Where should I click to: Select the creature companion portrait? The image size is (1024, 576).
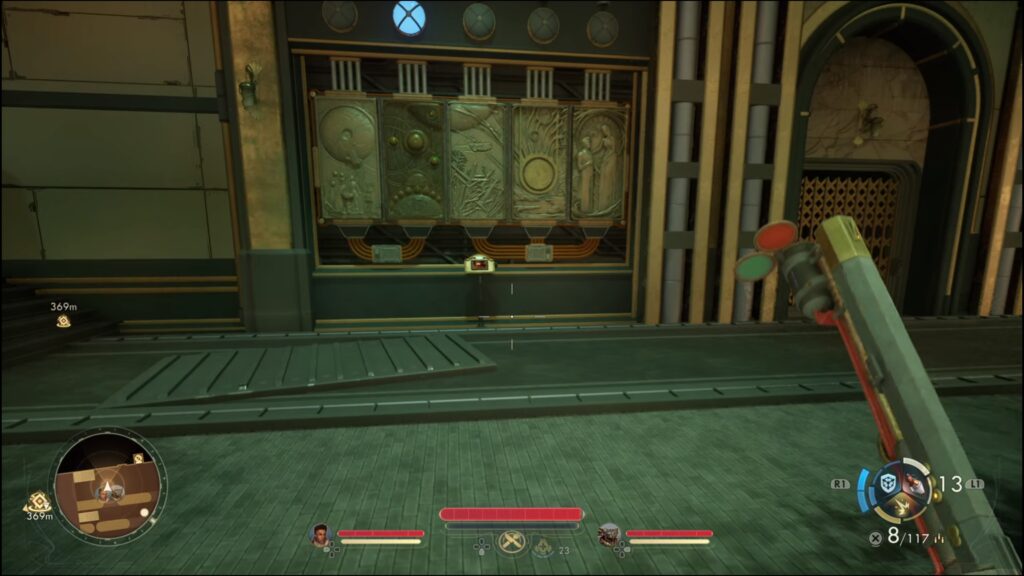pos(608,535)
